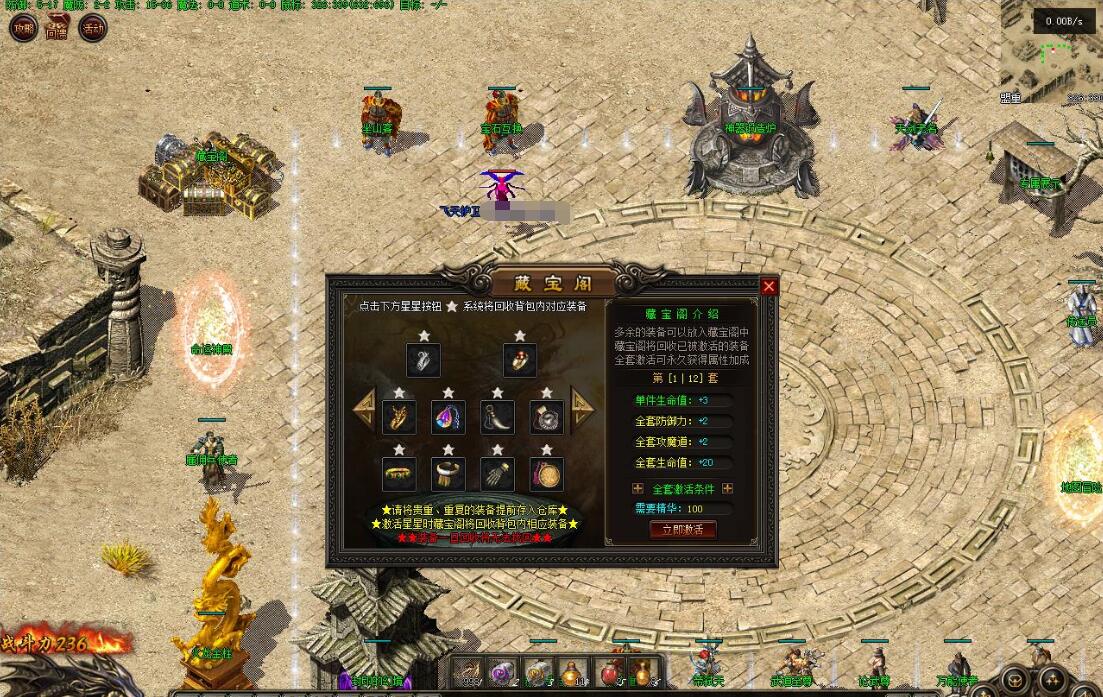This screenshot has height=697, width=1103.
Task: Select the silver medal charm slot
Action: point(546,416)
